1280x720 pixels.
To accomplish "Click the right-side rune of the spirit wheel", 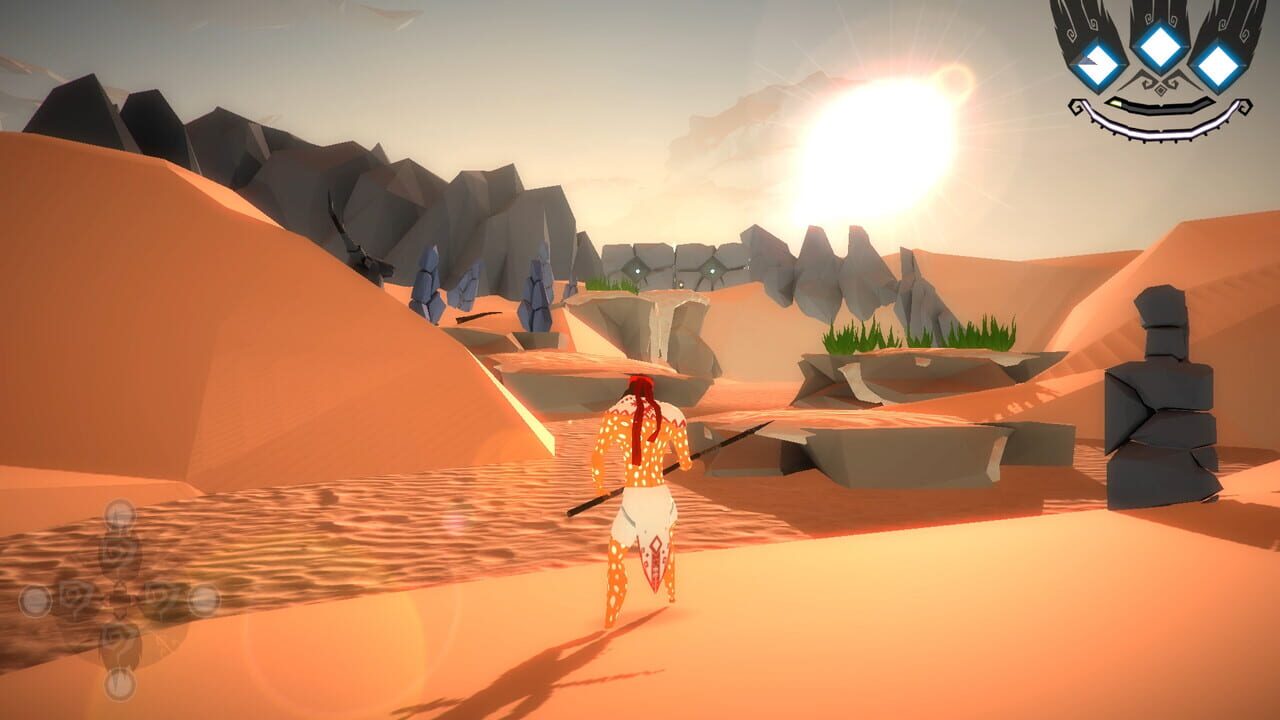I will (202, 600).
